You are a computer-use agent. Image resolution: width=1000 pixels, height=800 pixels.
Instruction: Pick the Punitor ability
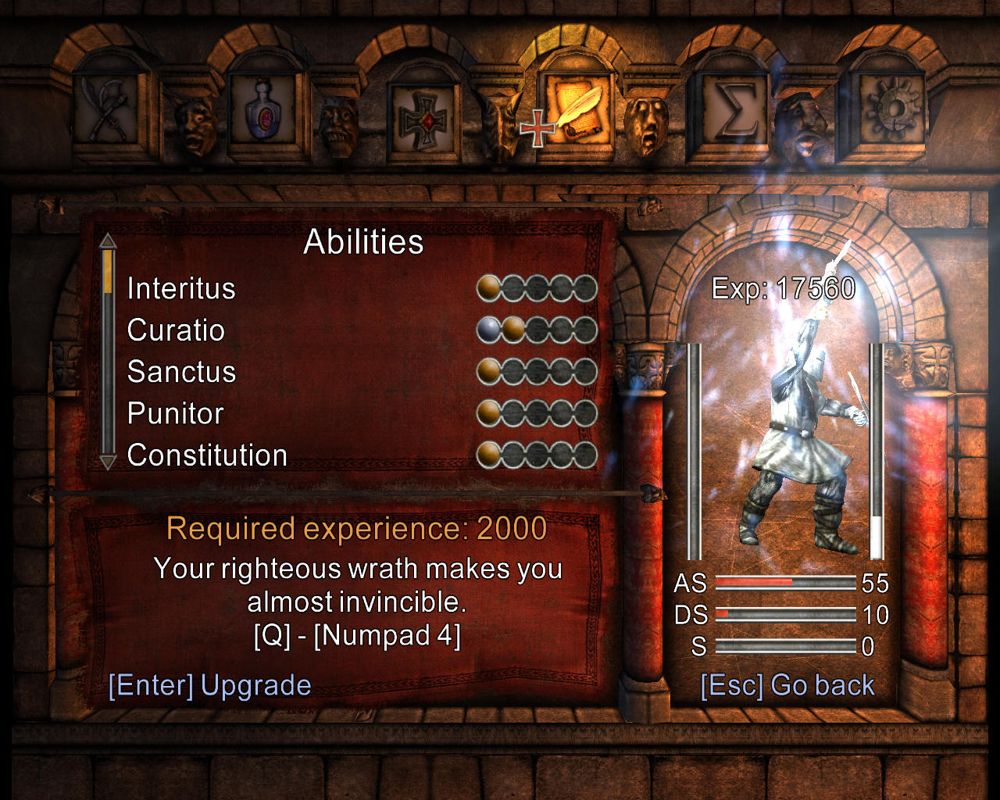175,414
